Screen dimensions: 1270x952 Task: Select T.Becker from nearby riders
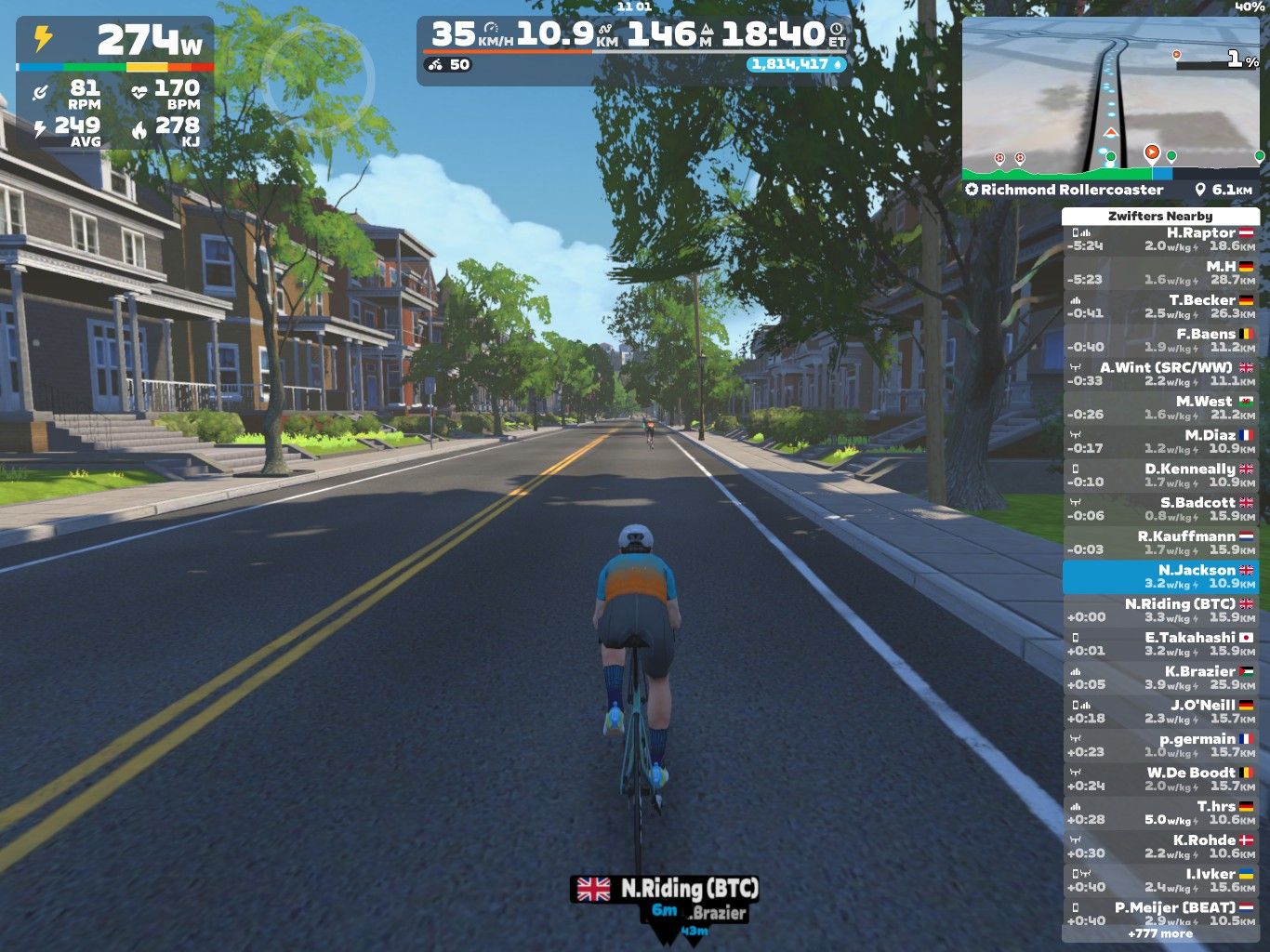(x=1160, y=307)
